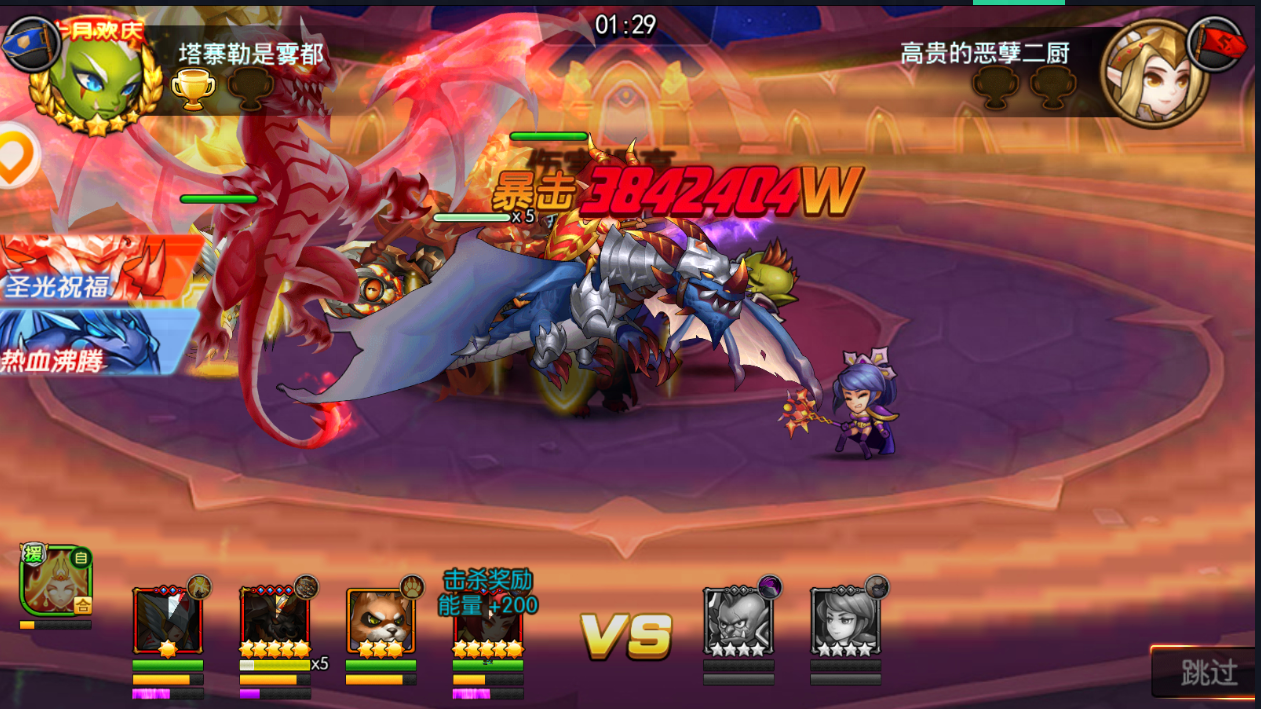This screenshot has width=1261, height=709.
Task: Inspect the greyed-out orc enemy portrait
Action: tap(738, 620)
